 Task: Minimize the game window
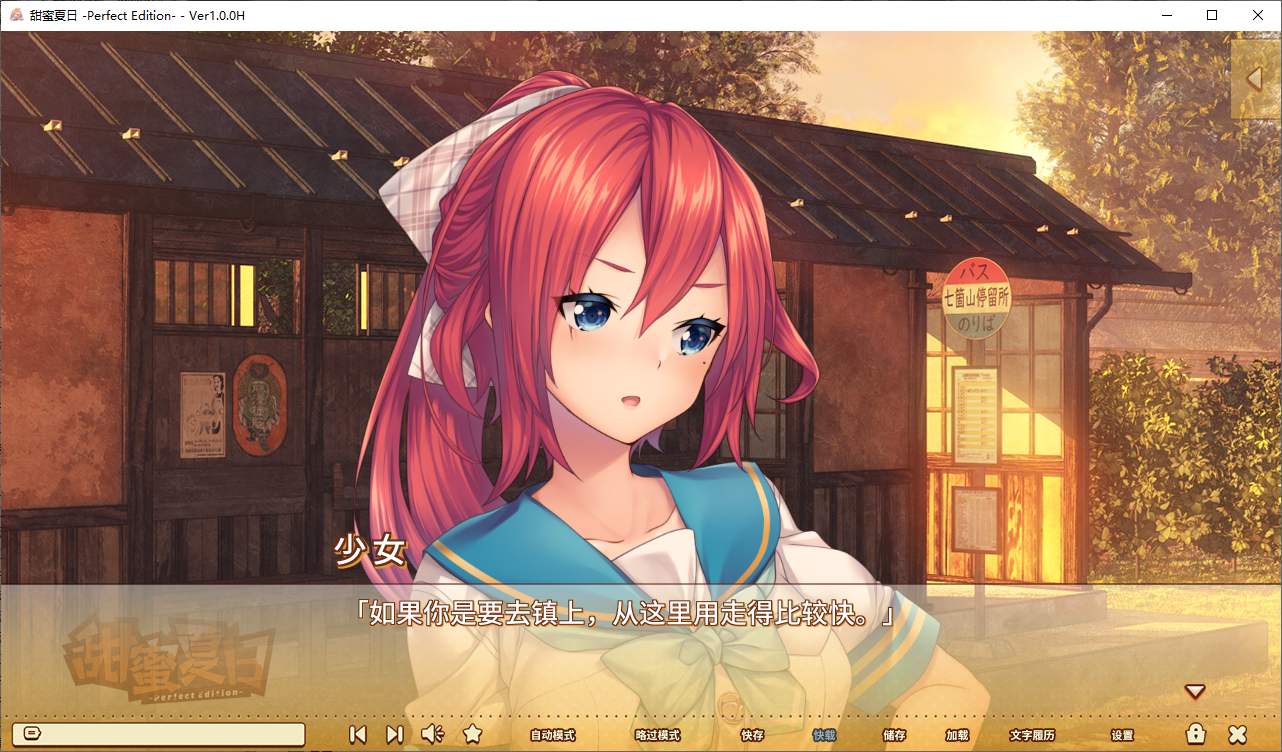tap(1166, 15)
